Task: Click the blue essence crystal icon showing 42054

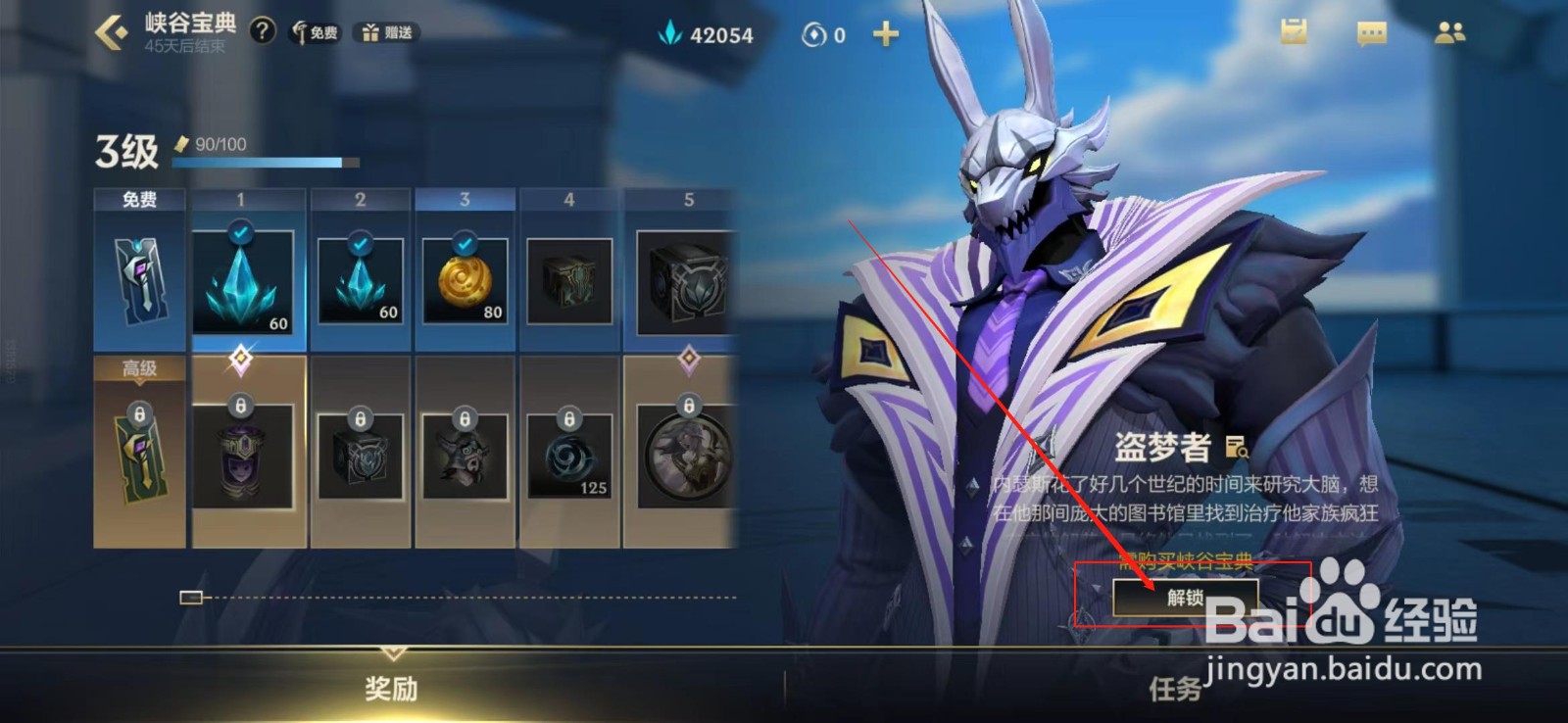Action: coord(670,35)
